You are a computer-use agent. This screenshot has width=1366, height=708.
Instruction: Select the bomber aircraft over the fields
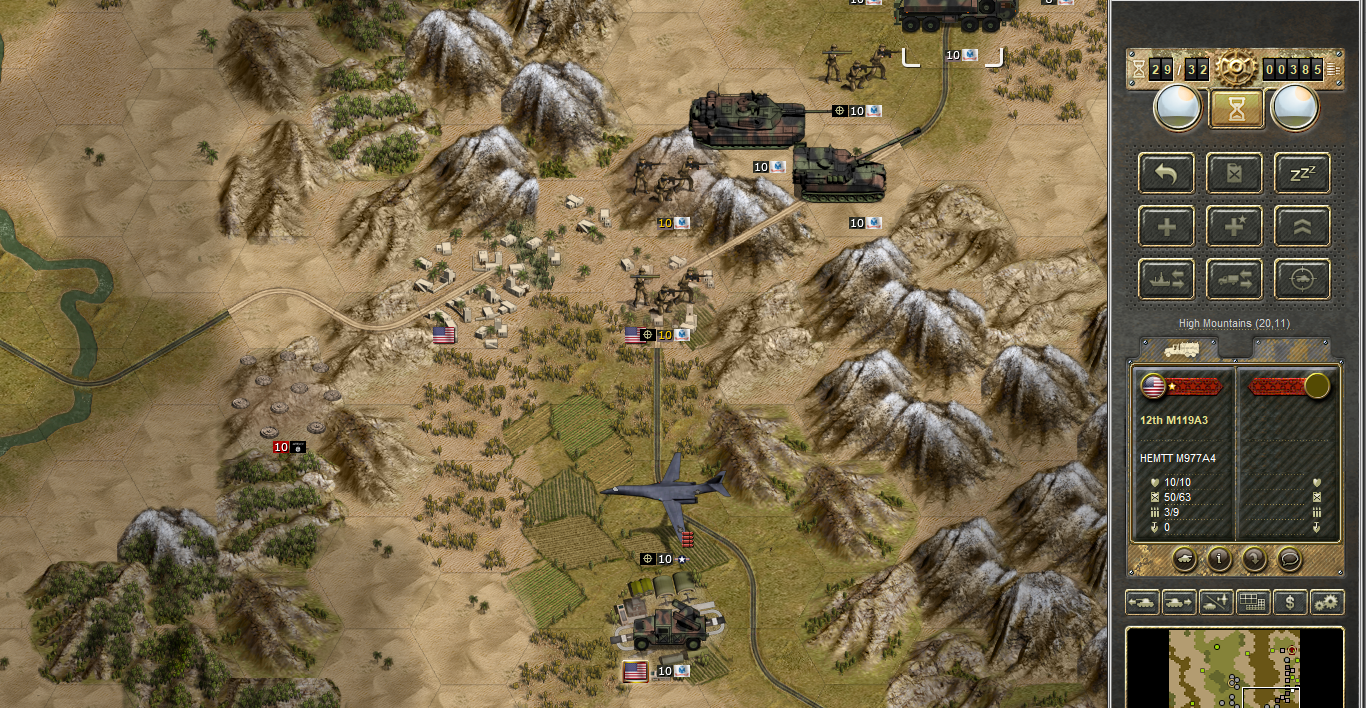667,490
